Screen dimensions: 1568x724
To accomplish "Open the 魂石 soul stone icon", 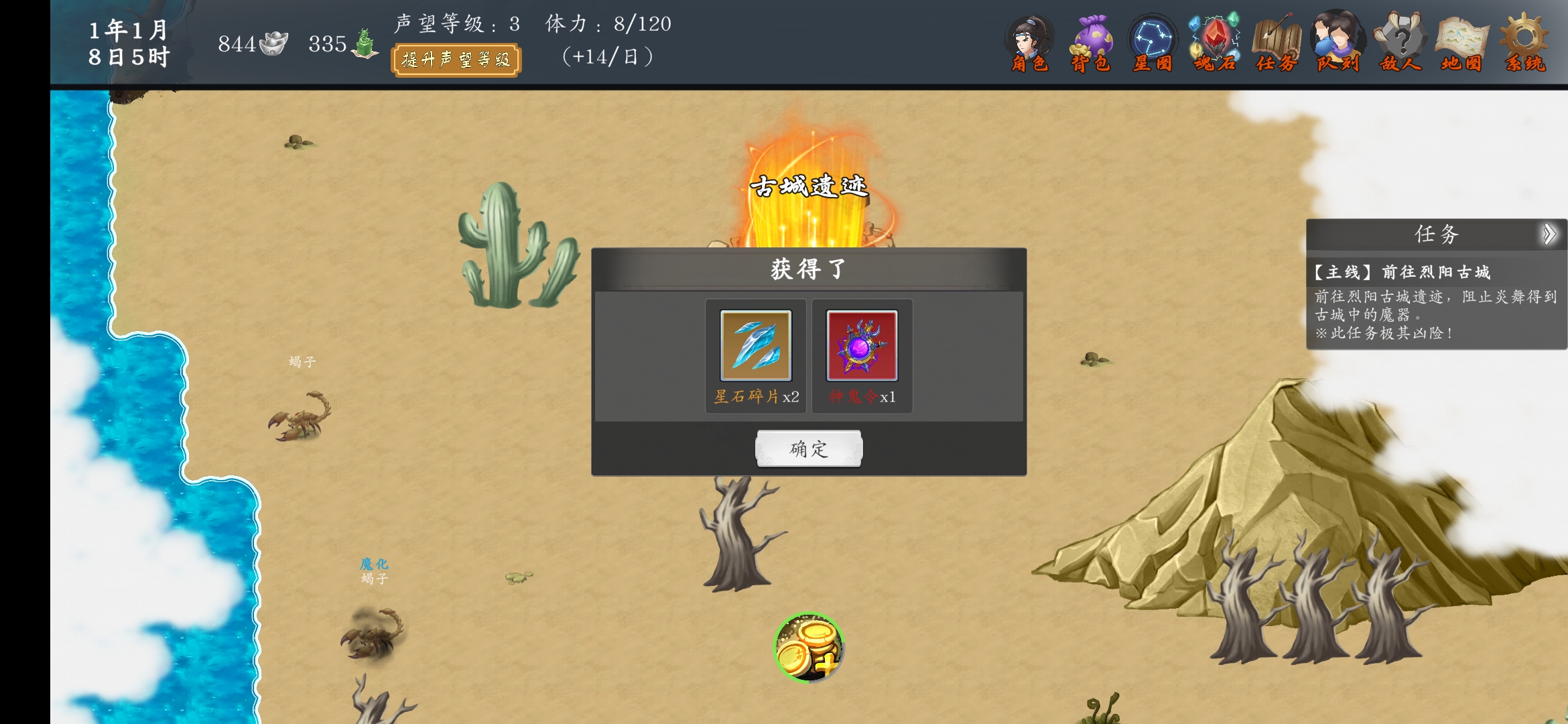I will pos(1214,40).
